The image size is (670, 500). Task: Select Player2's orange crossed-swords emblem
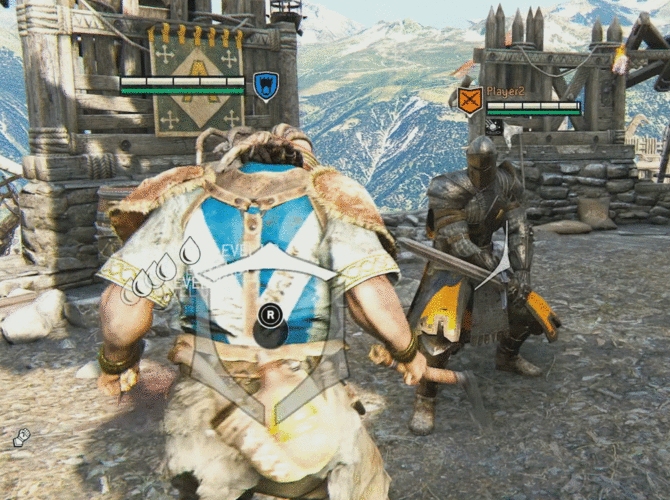tap(469, 100)
